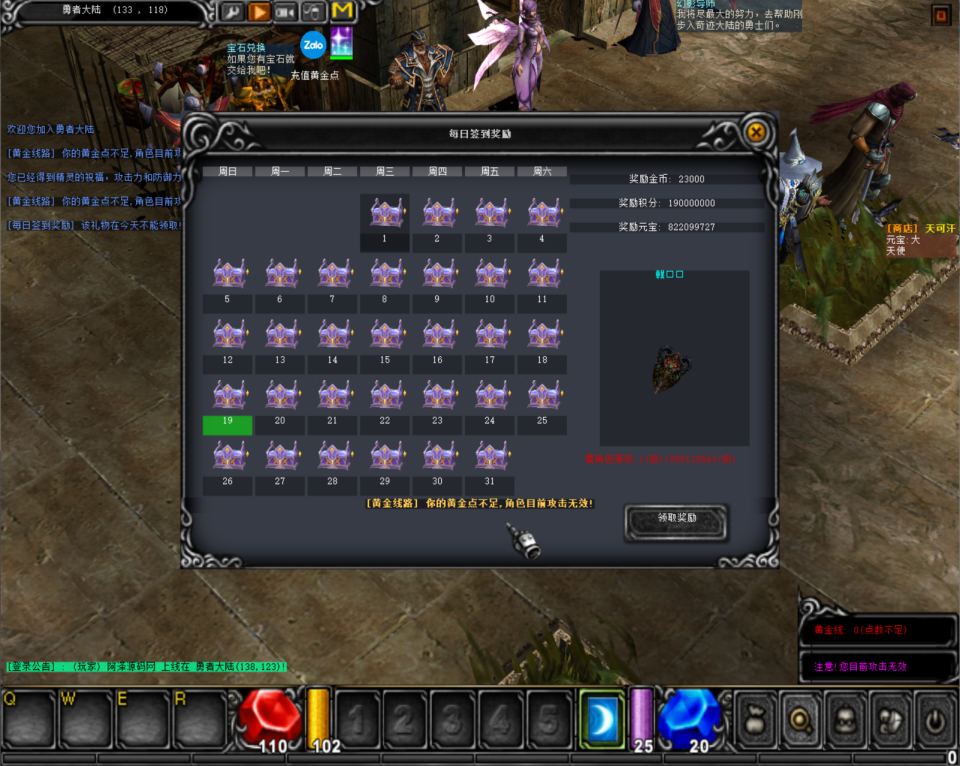
Task: Open the yellow M menu button
Action: tap(343, 12)
